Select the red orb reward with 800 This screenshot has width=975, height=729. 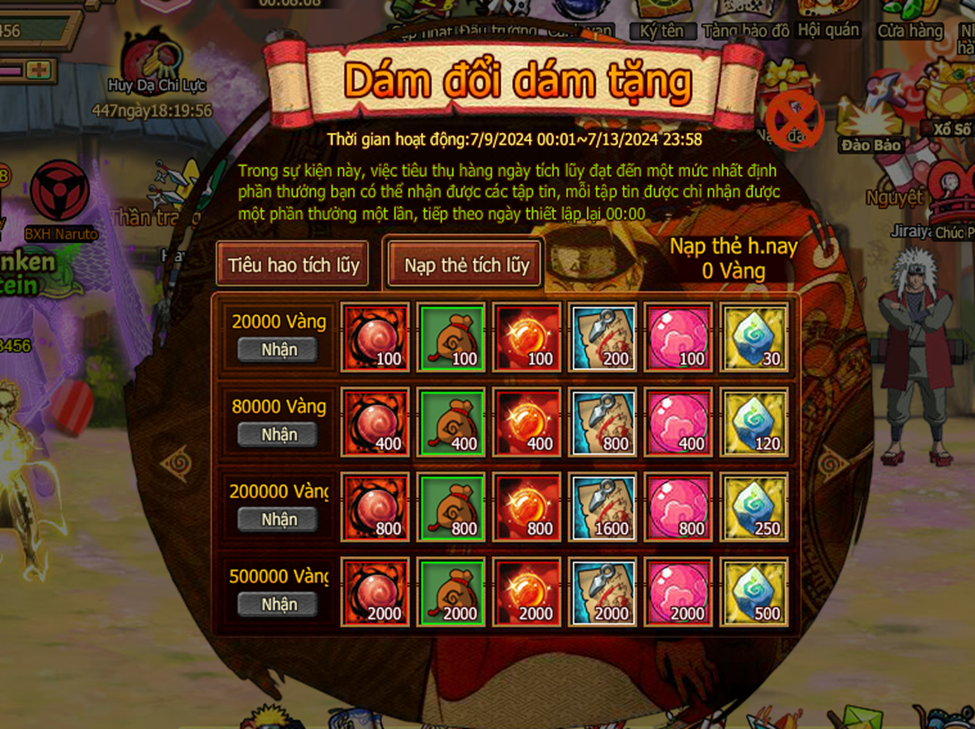tap(375, 508)
